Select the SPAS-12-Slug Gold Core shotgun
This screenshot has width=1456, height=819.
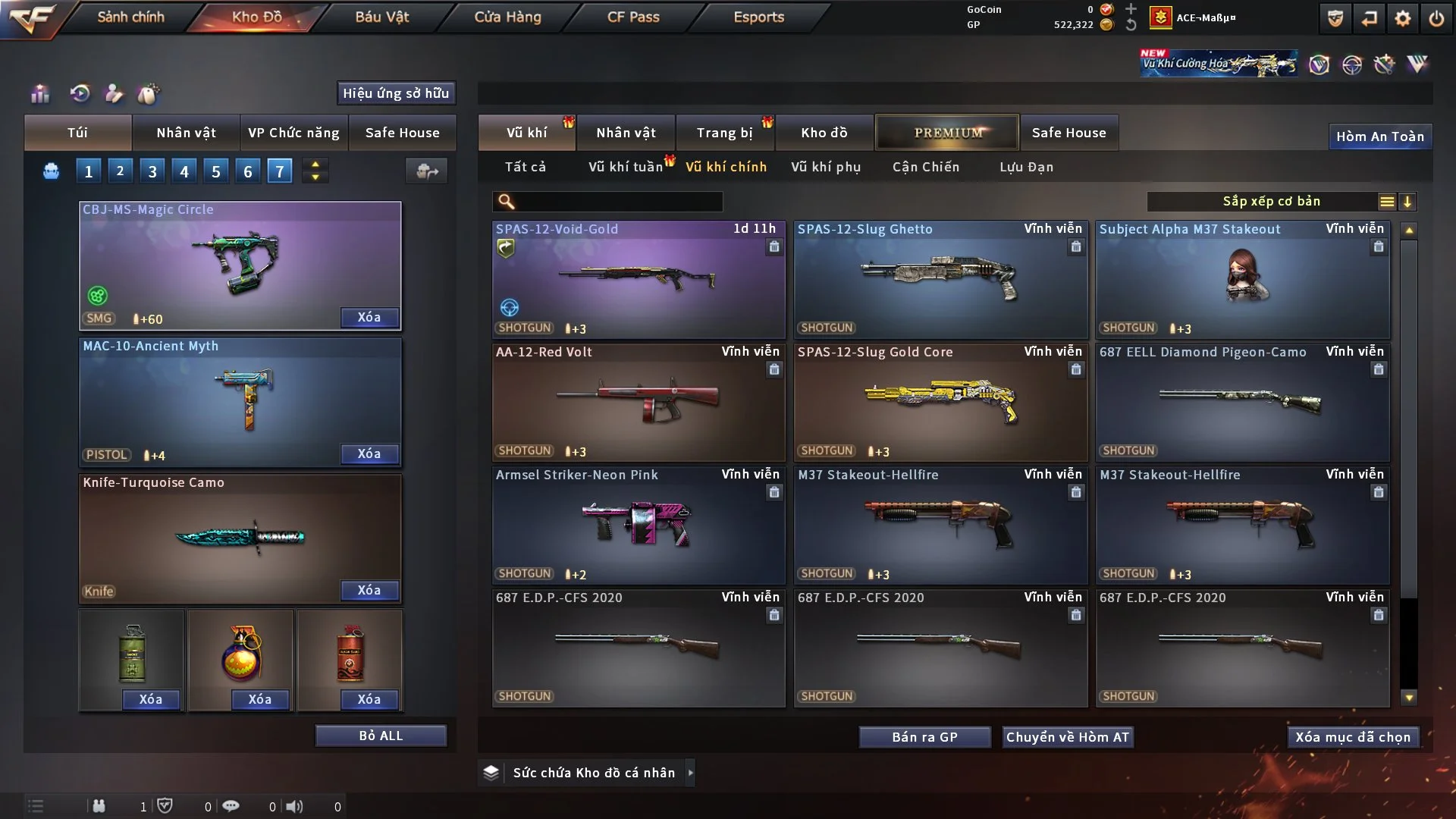click(940, 402)
